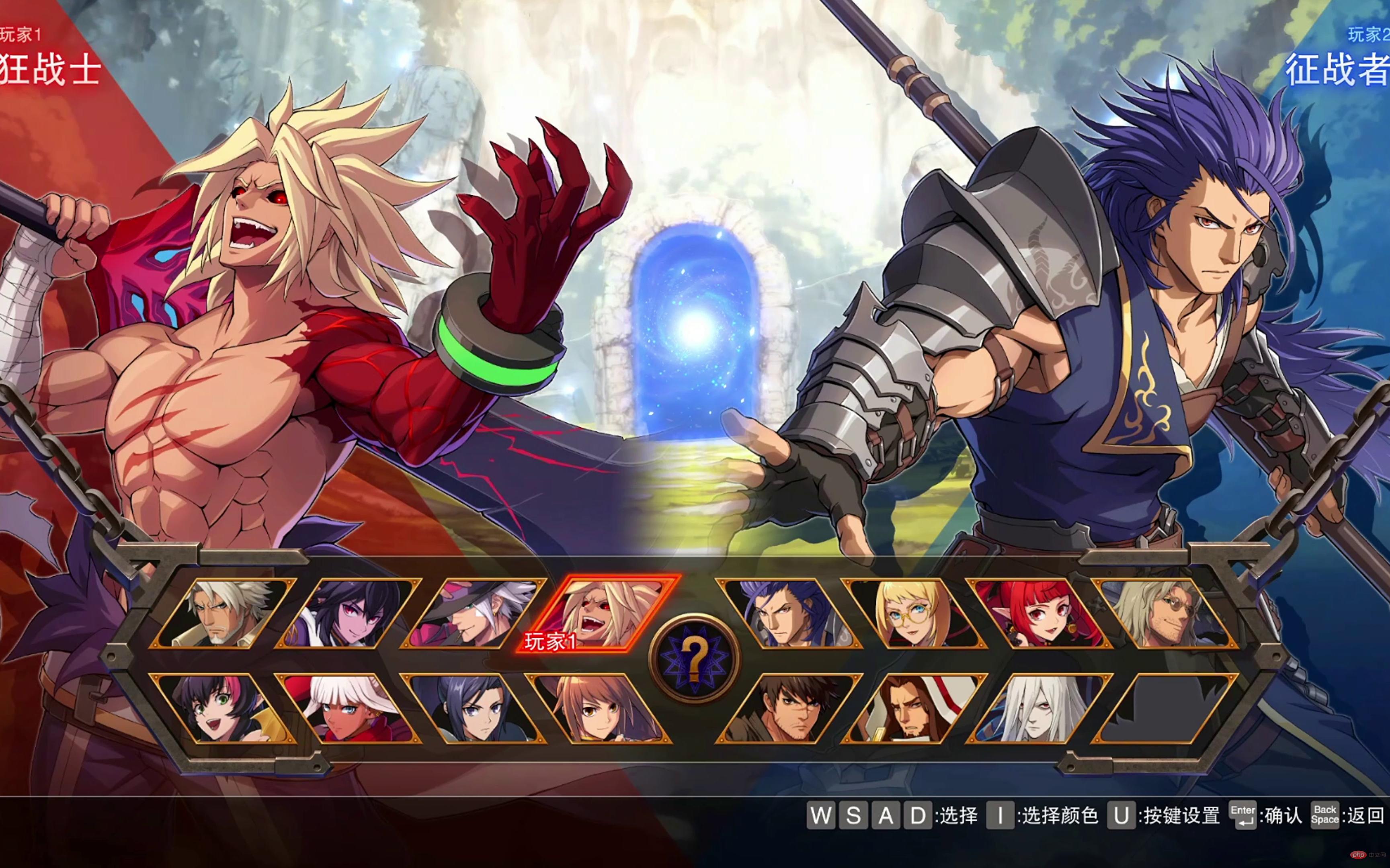Select the blonde woman with round glasses
The width and height of the screenshot is (1390, 868).
[x=914, y=613]
